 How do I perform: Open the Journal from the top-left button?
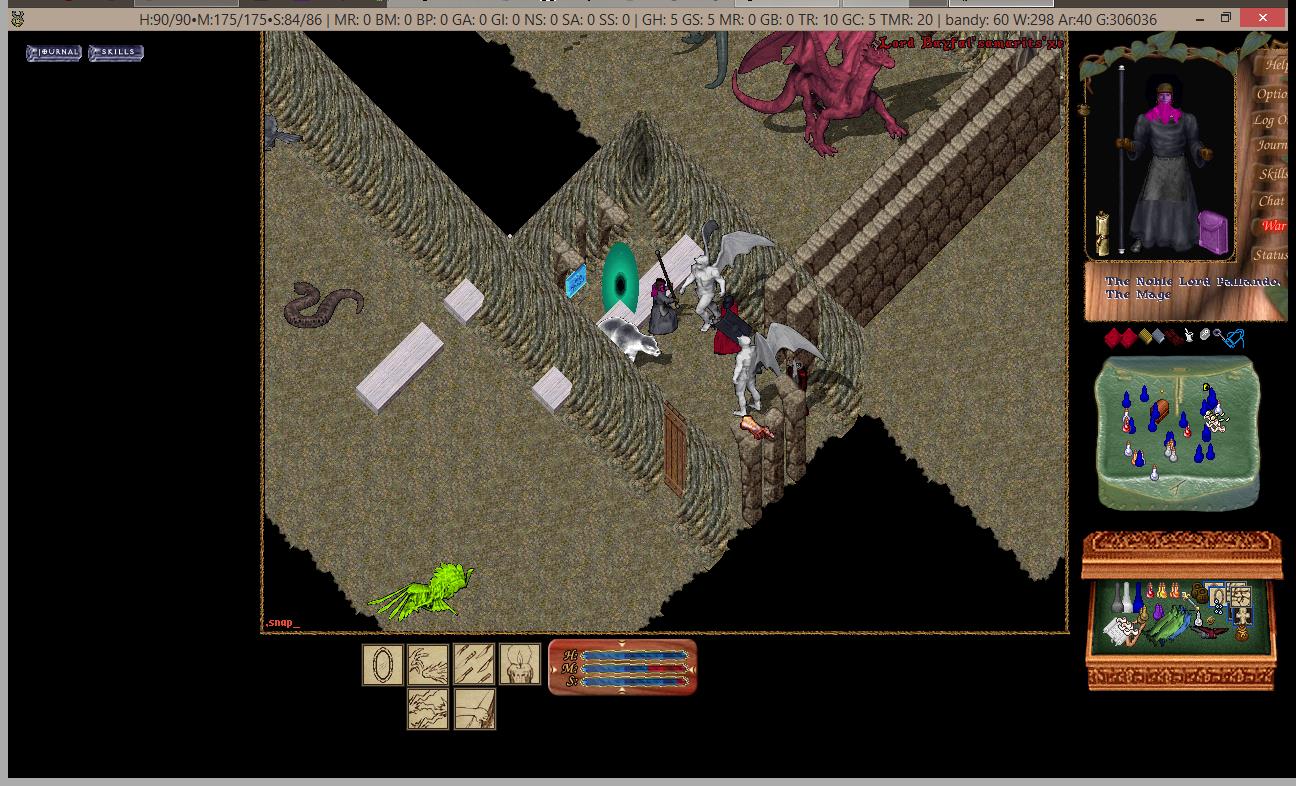click(54, 52)
